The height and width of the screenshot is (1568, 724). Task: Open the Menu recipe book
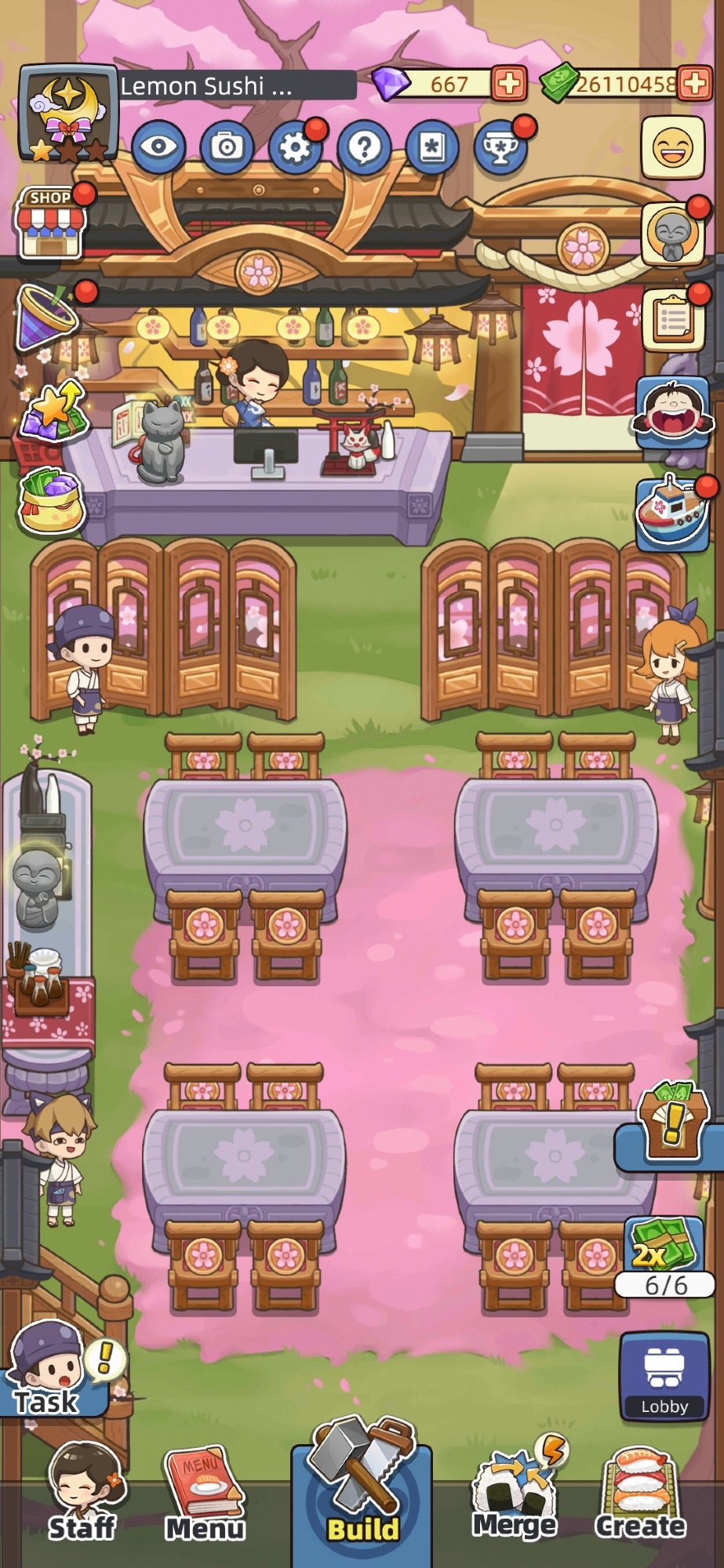coord(205,1495)
